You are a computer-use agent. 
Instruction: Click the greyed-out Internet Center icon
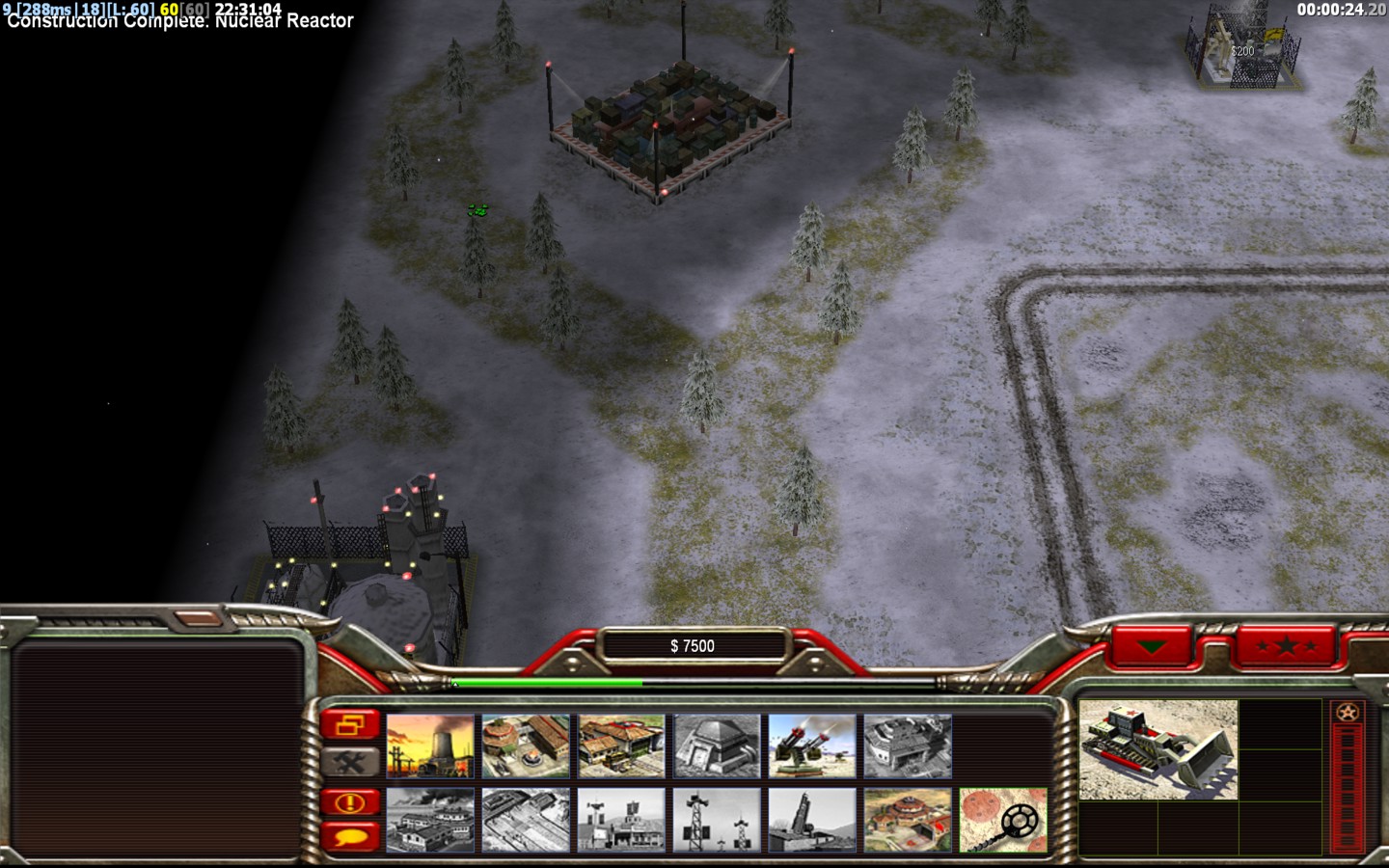click(526, 821)
